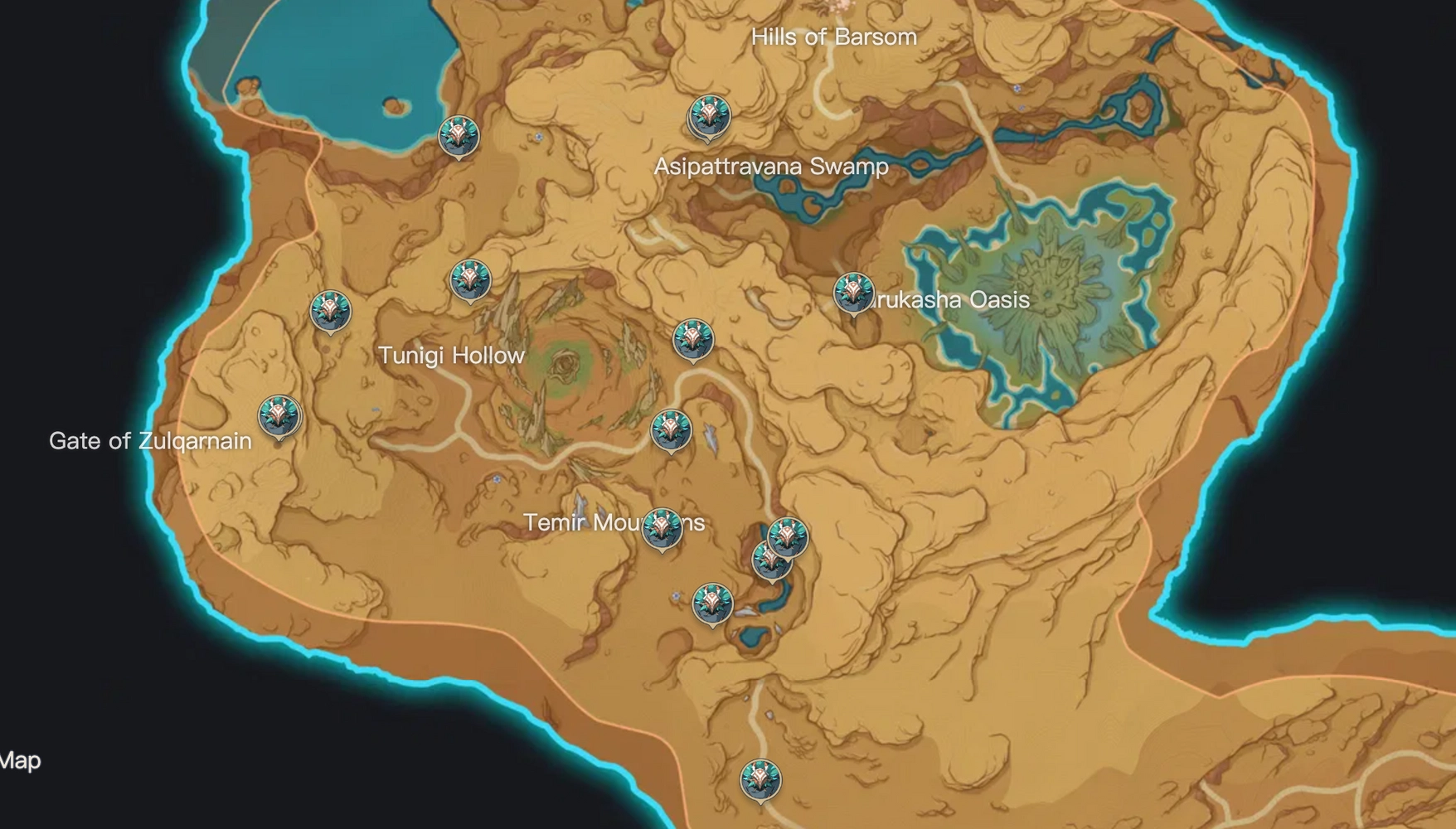Viewport: 1456px width, 829px height.
Task: Click the marker southwest of the overlapping pair
Action: point(711,604)
